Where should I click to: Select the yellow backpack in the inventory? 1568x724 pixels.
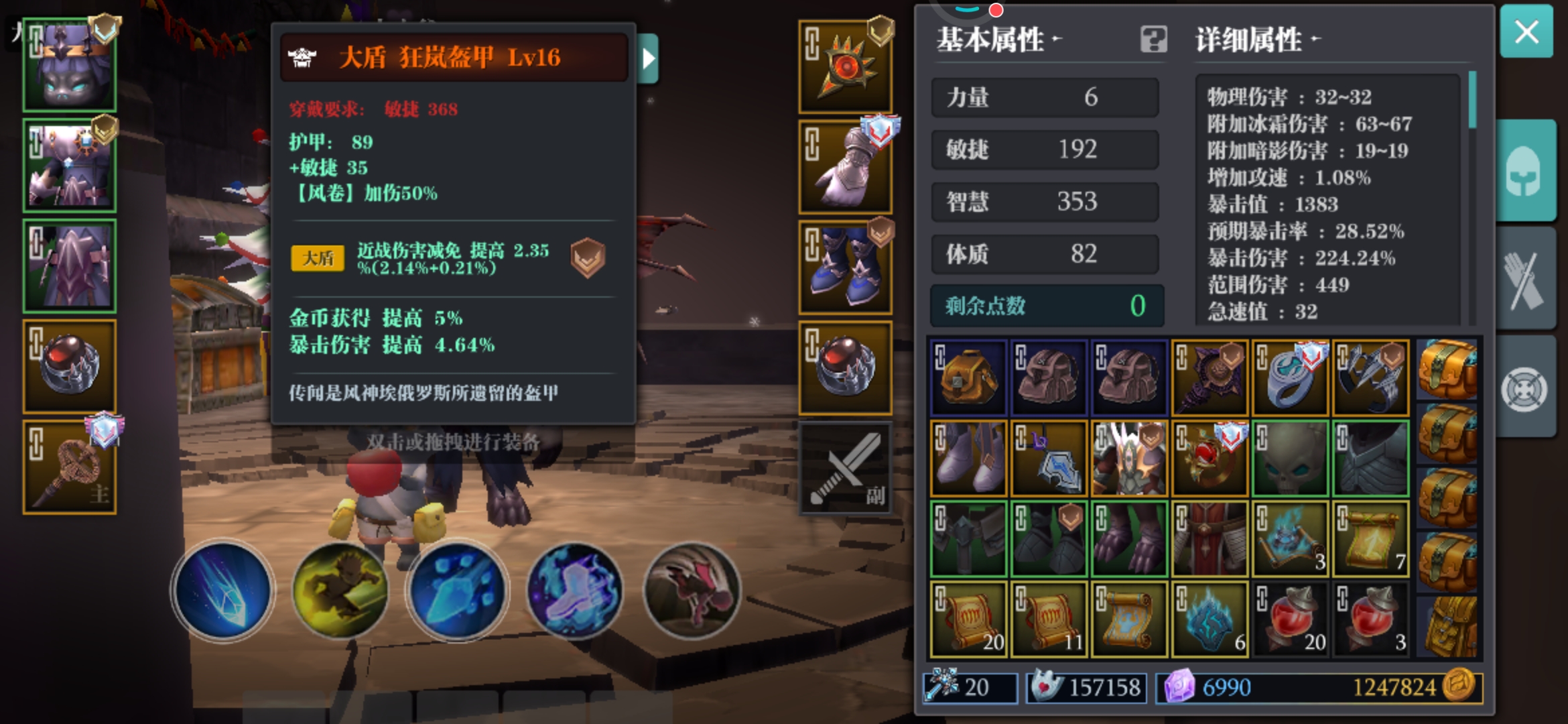coord(968,377)
